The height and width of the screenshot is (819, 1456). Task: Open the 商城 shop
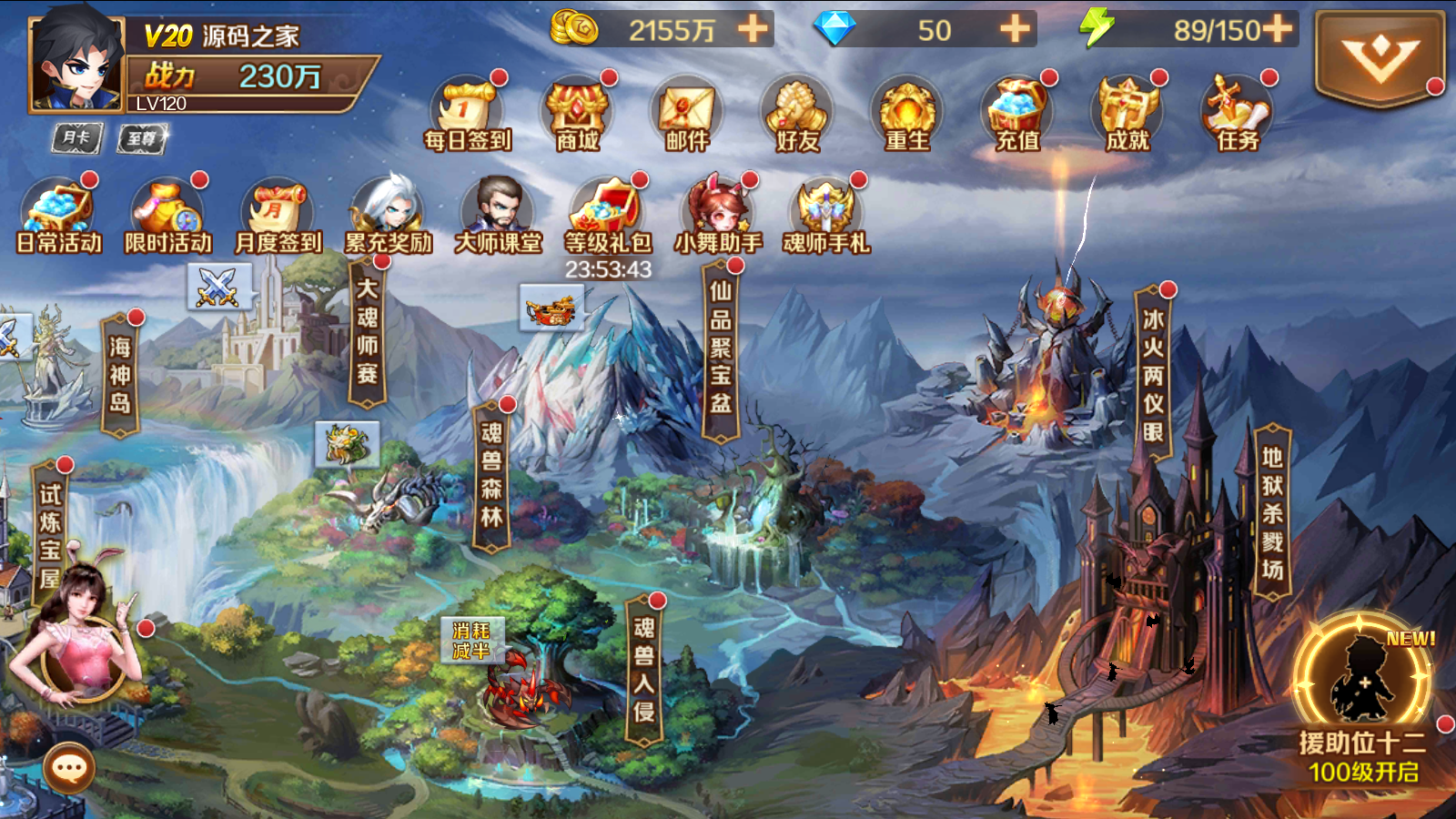click(578, 115)
